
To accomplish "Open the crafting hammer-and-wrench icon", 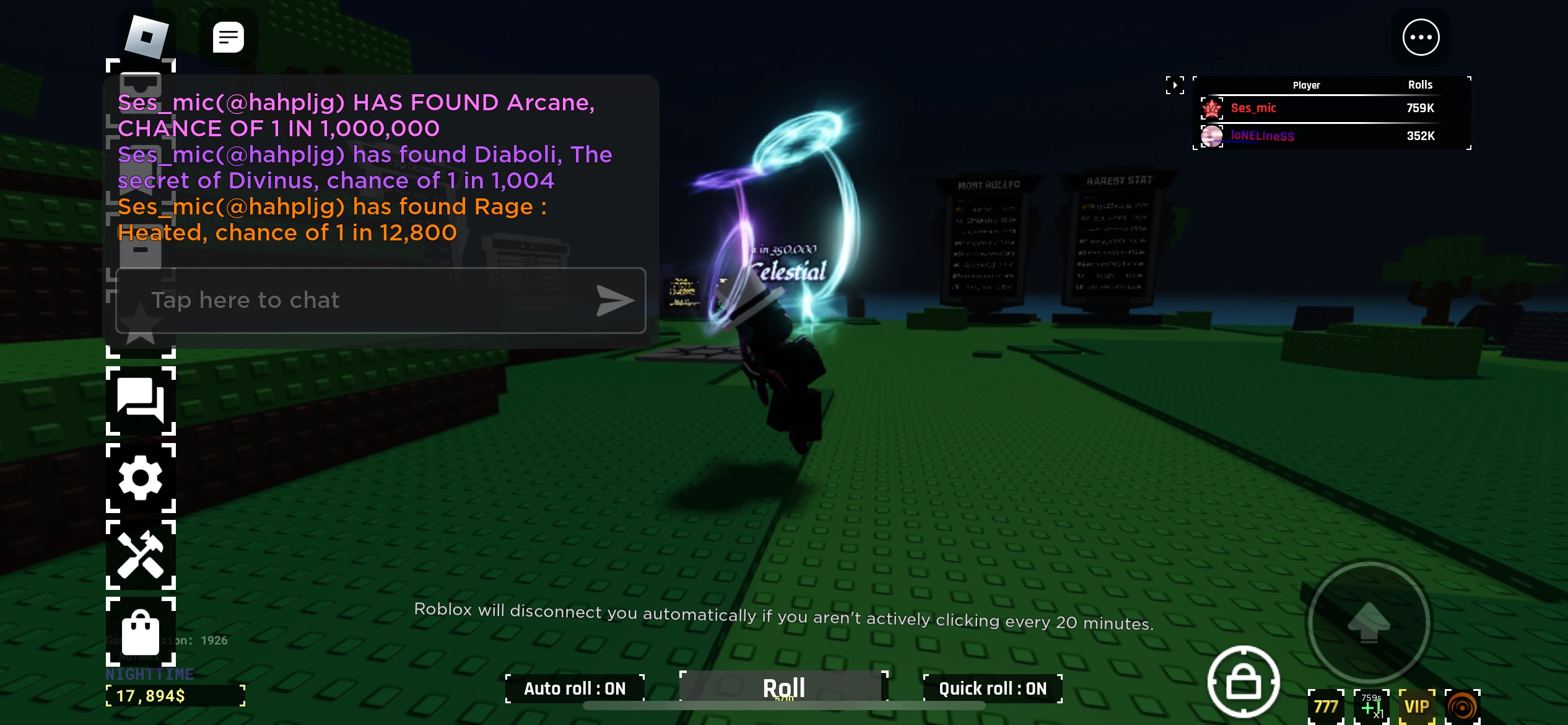I will pyautogui.click(x=141, y=556).
